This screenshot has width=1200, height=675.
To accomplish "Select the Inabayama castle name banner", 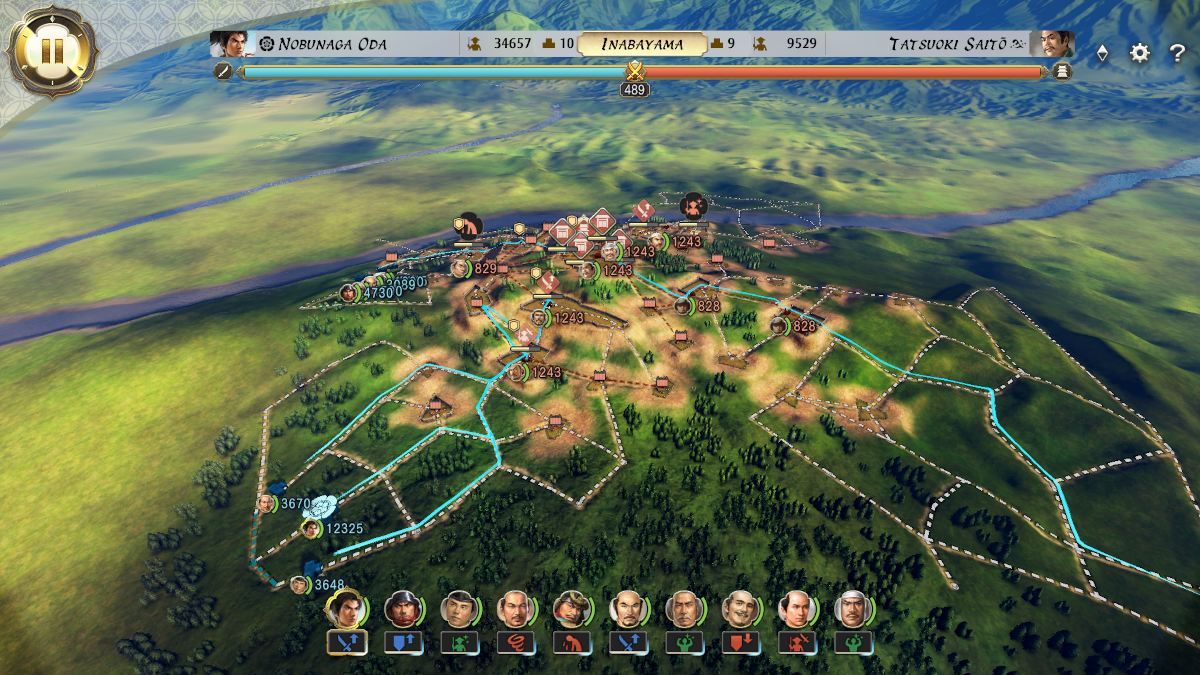I will pos(641,44).
